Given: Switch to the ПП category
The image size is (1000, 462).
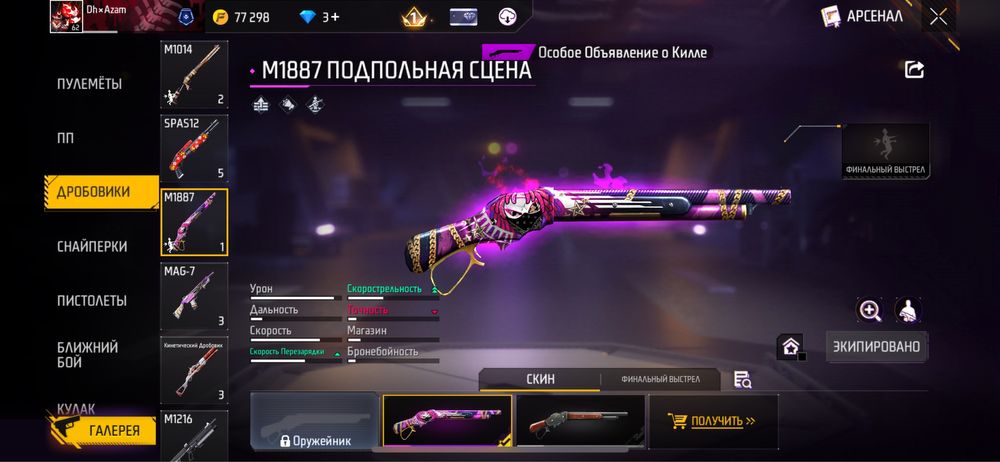Looking at the screenshot, I should pyautogui.click(x=65, y=138).
